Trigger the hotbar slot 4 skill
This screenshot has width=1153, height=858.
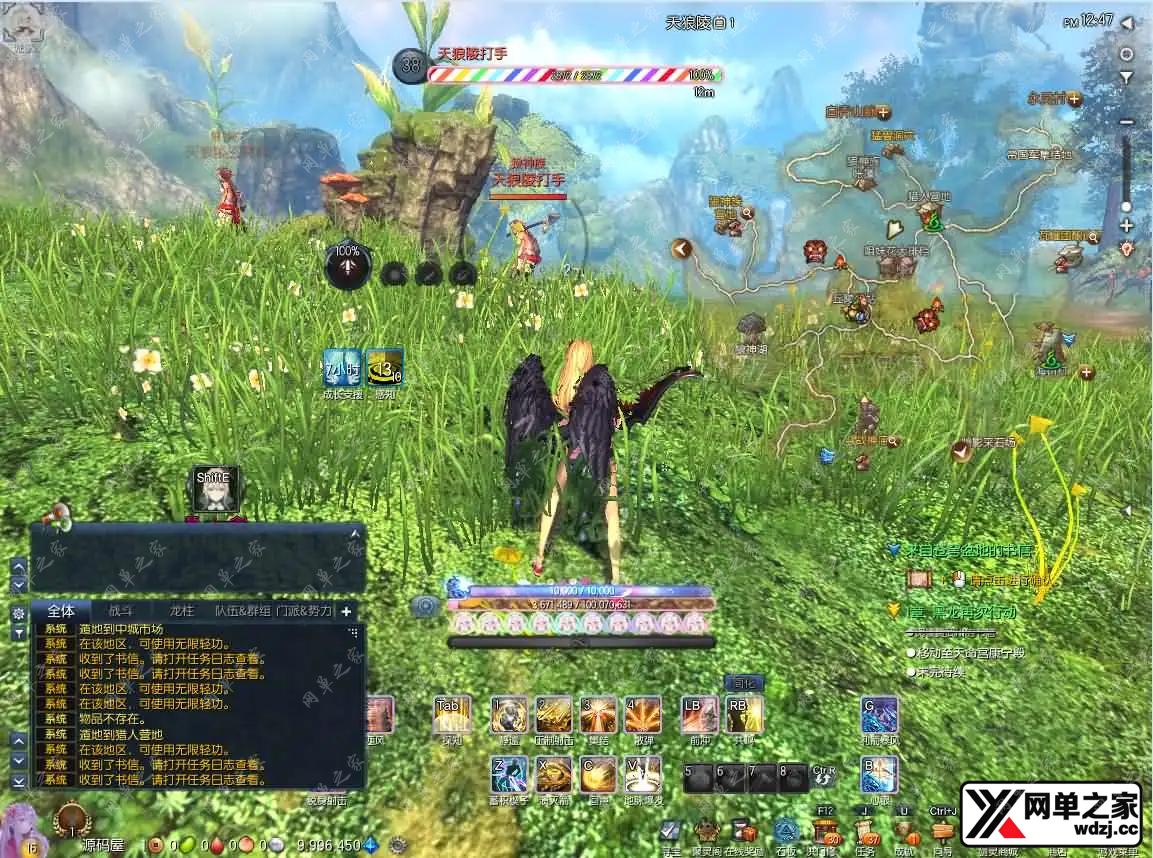click(x=642, y=715)
